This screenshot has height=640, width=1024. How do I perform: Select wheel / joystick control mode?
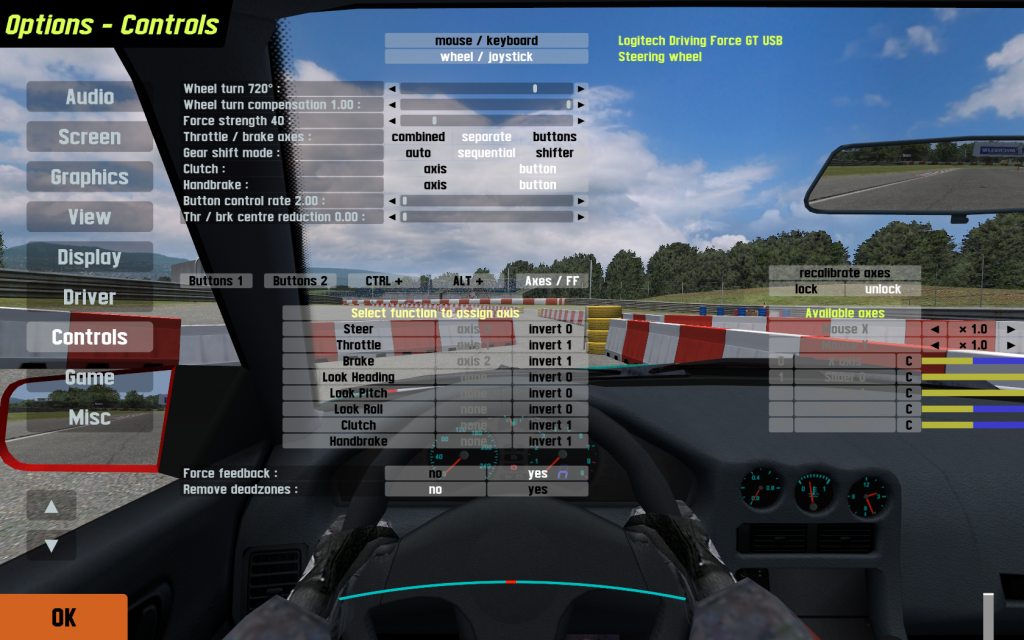pos(486,57)
